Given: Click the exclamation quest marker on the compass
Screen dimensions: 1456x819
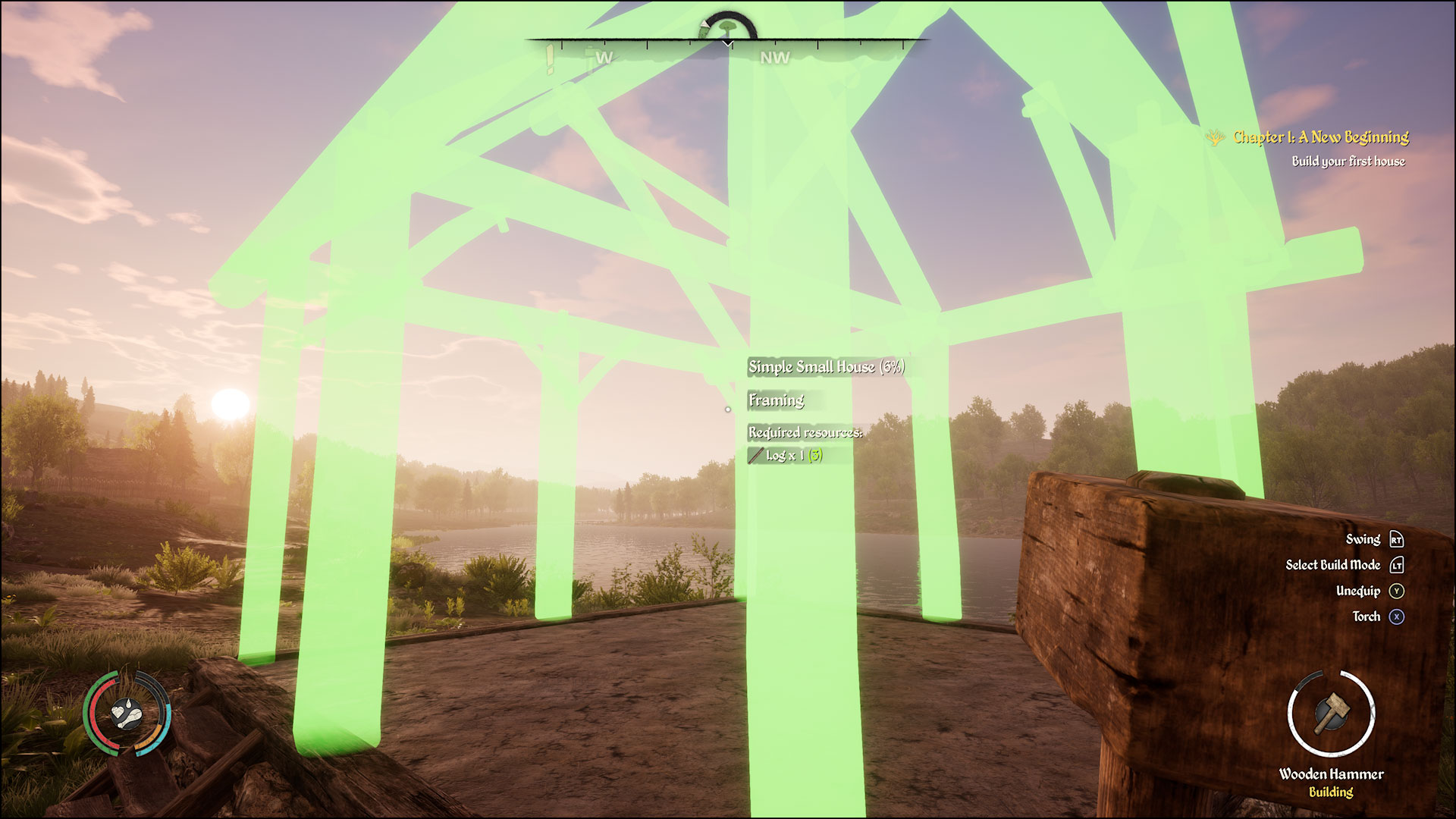Looking at the screenshot, I should tap(548, 57).
